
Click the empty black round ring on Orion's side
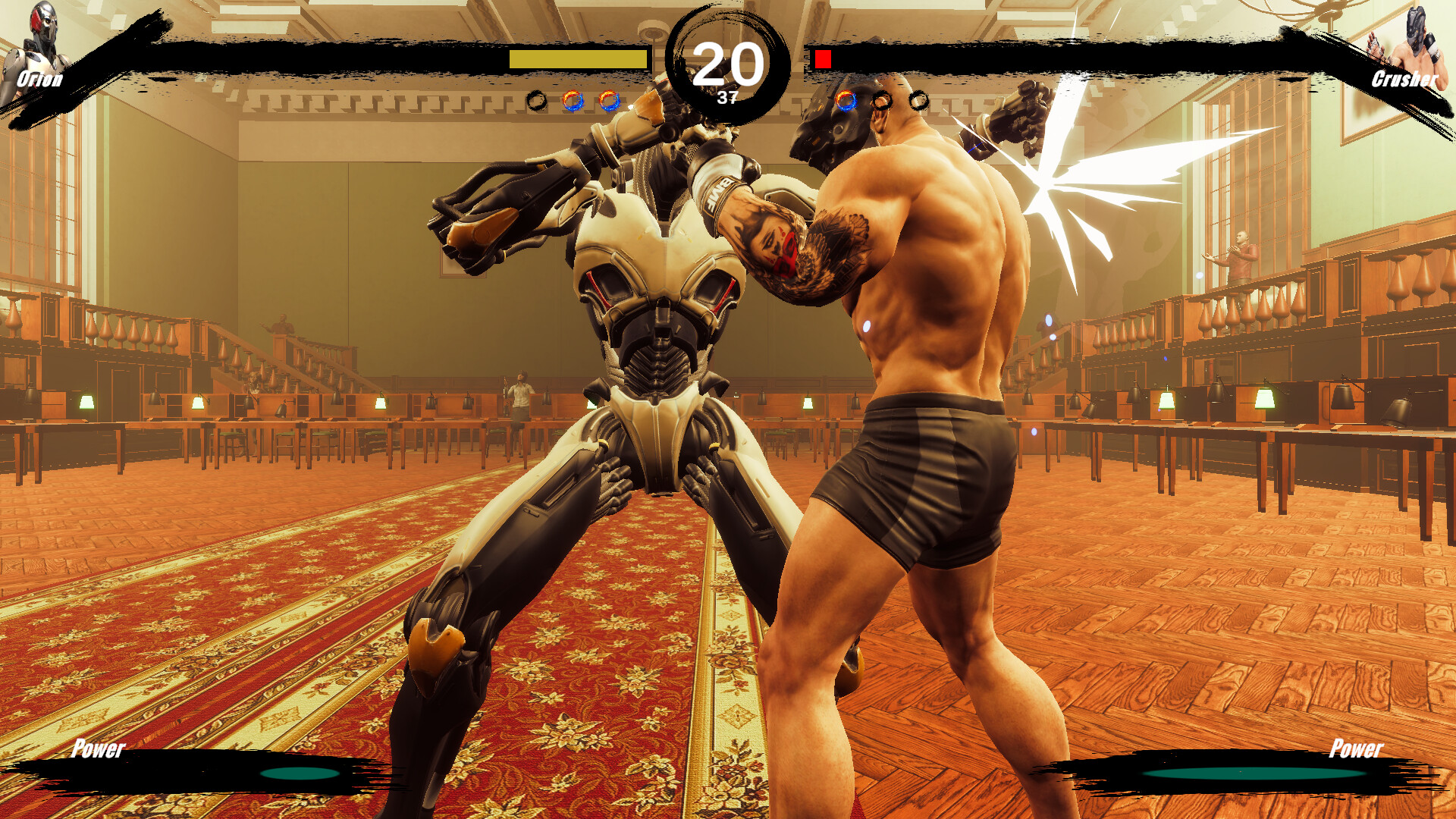tap(538, 99)
